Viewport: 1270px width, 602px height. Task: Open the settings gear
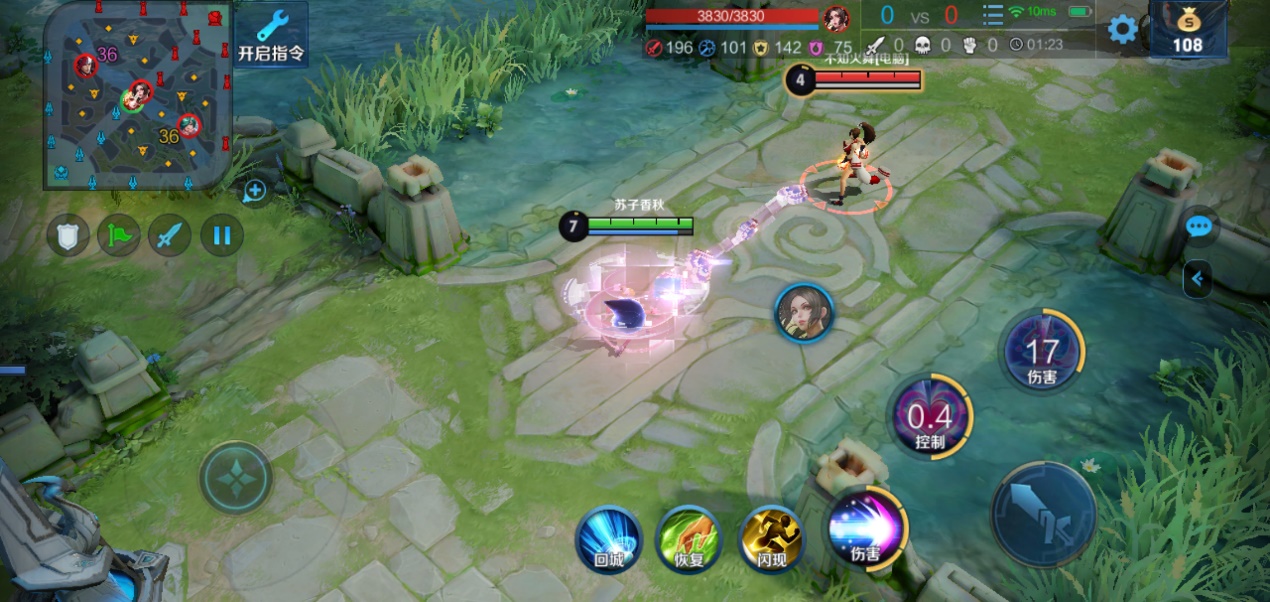(x=1122, y=29)
